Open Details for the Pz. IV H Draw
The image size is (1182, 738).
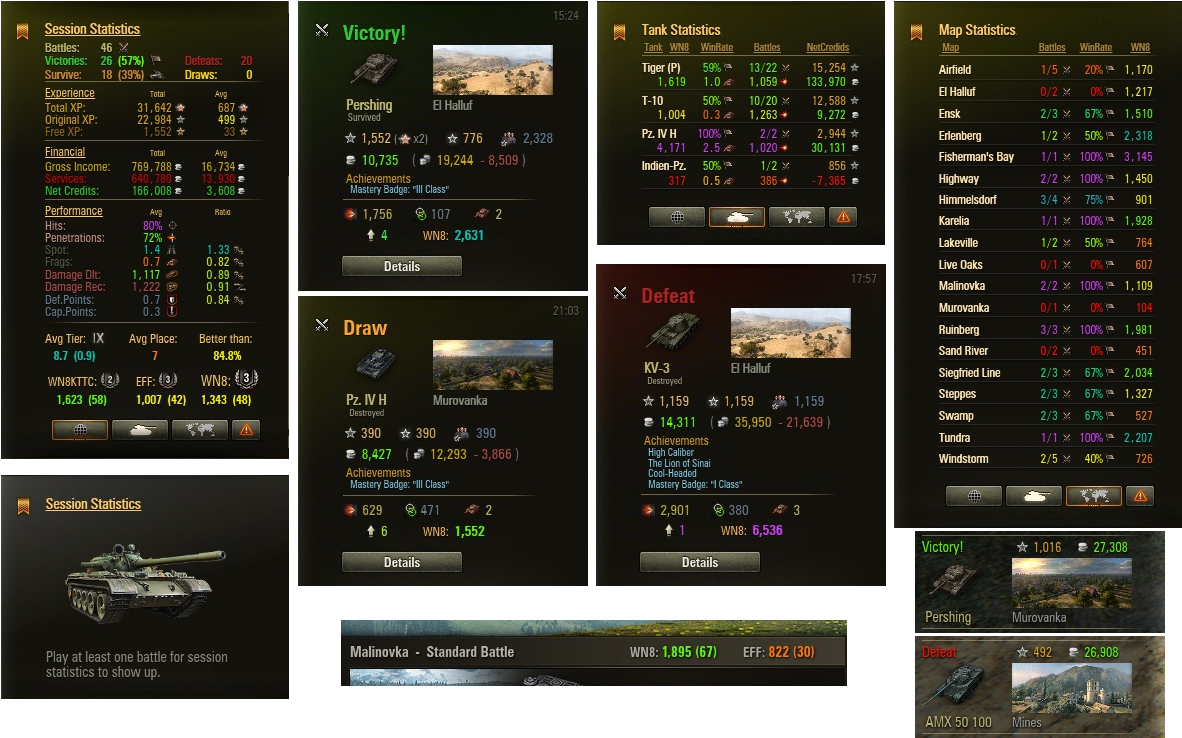pos(402,562)
